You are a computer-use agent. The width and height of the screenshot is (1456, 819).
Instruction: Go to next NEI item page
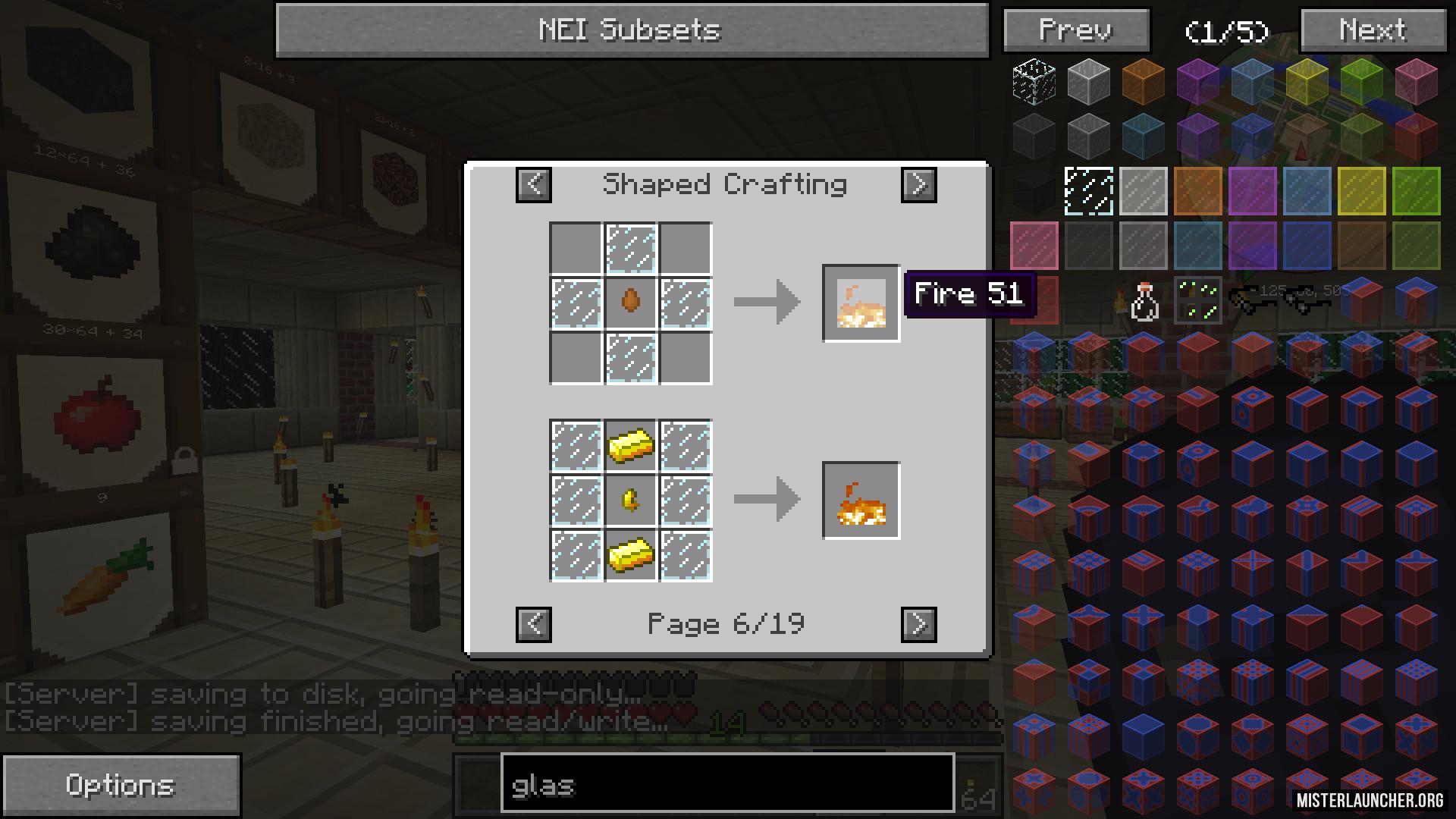1373,30
